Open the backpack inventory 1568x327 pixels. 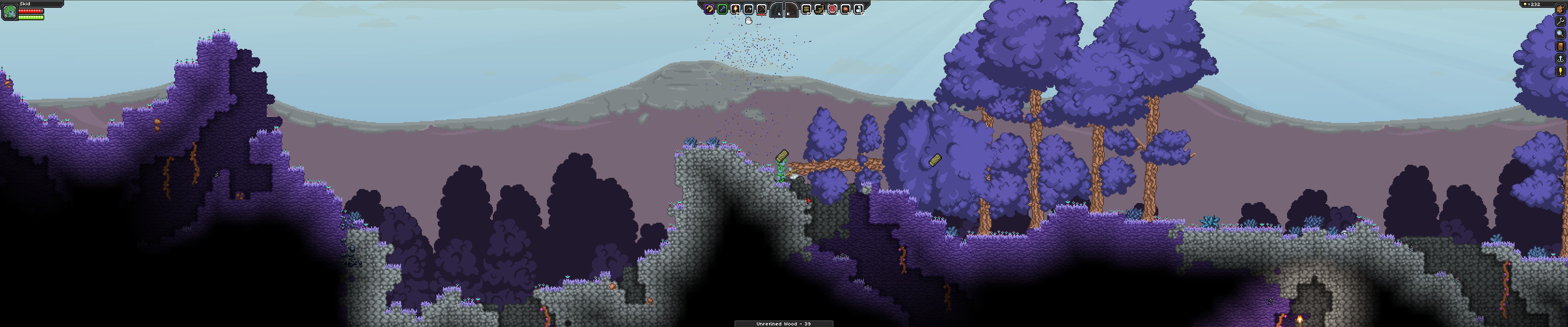[1560, 10]
